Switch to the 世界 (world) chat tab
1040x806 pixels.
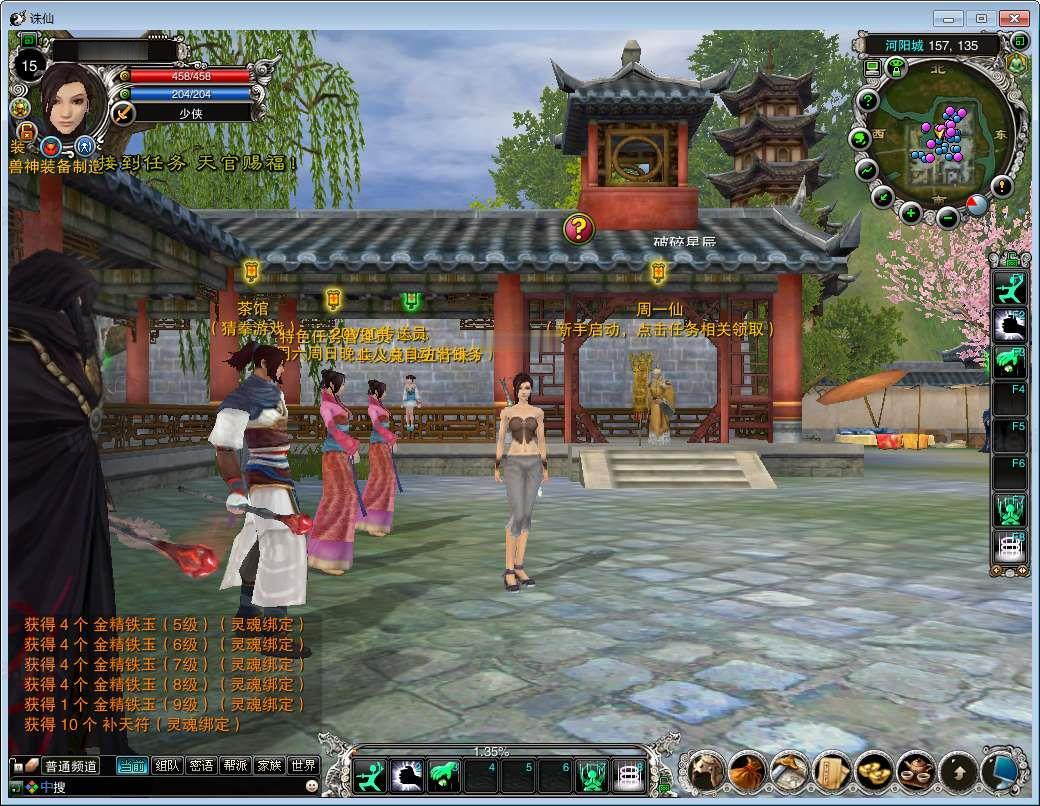click(x=303, y=766)
